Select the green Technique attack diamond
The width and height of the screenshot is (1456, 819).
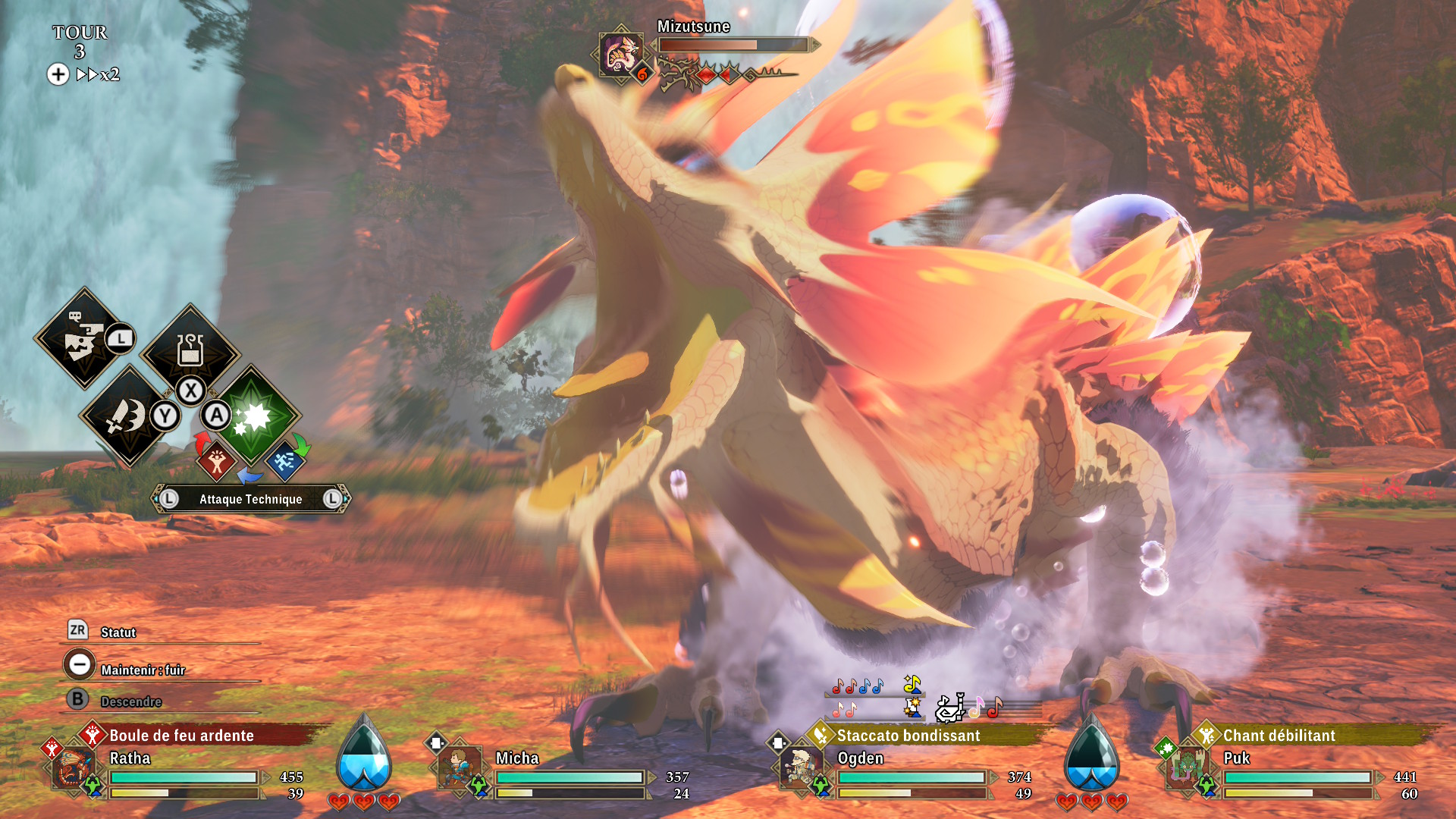pos(251,416)
